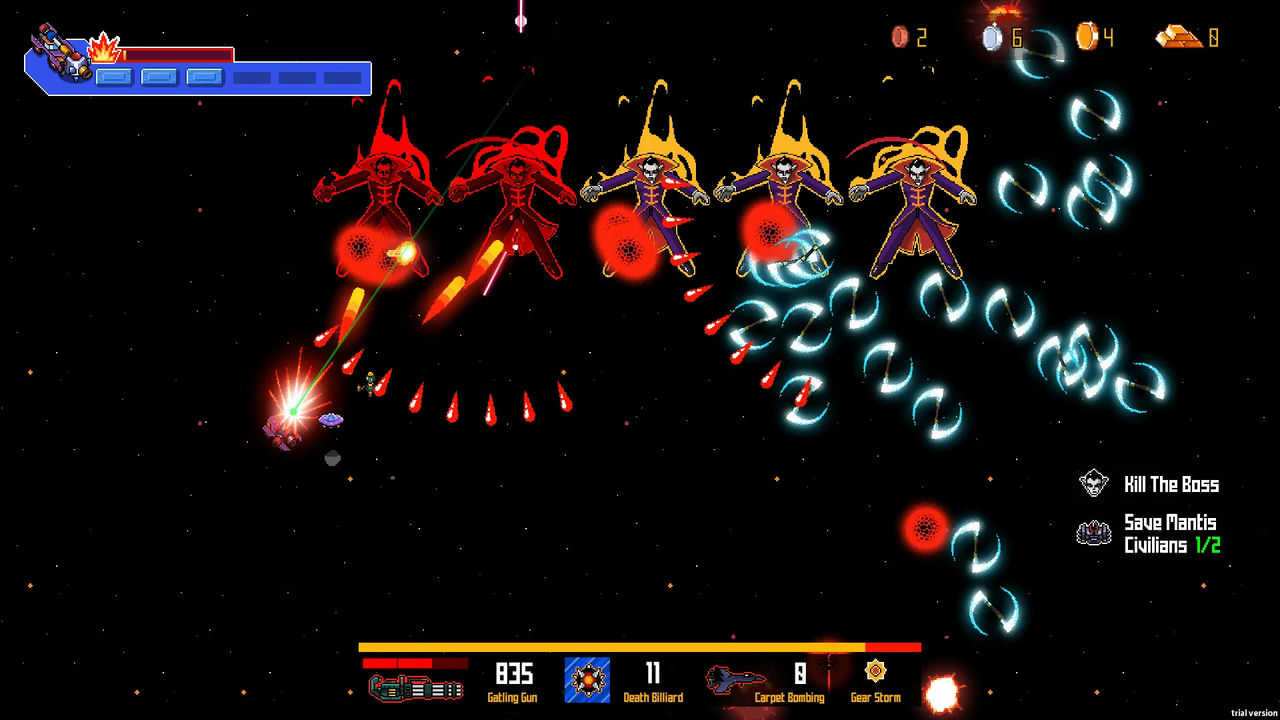Click the orange coin currency icon
Image resolution: width=1280 pixels, height=720 pixels.
pyautogui.click(x=1086, y=37)
